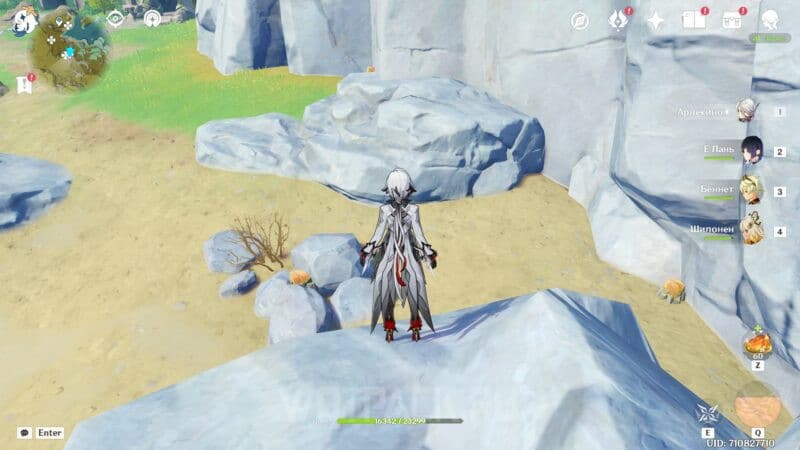
Task: Open the chat speech bubble
Action: (x=24, y=433)
